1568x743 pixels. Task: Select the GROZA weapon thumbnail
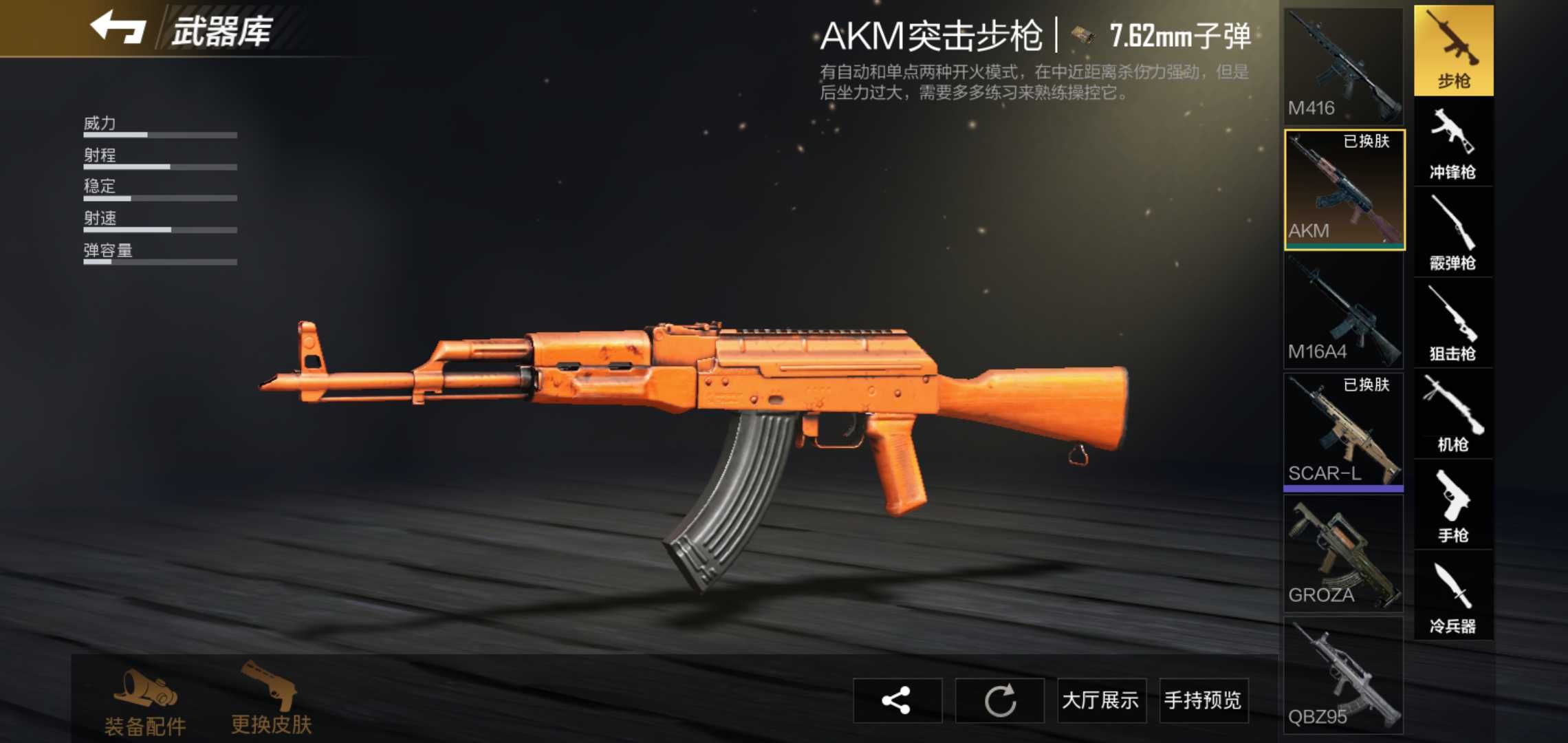(1342, 554)
